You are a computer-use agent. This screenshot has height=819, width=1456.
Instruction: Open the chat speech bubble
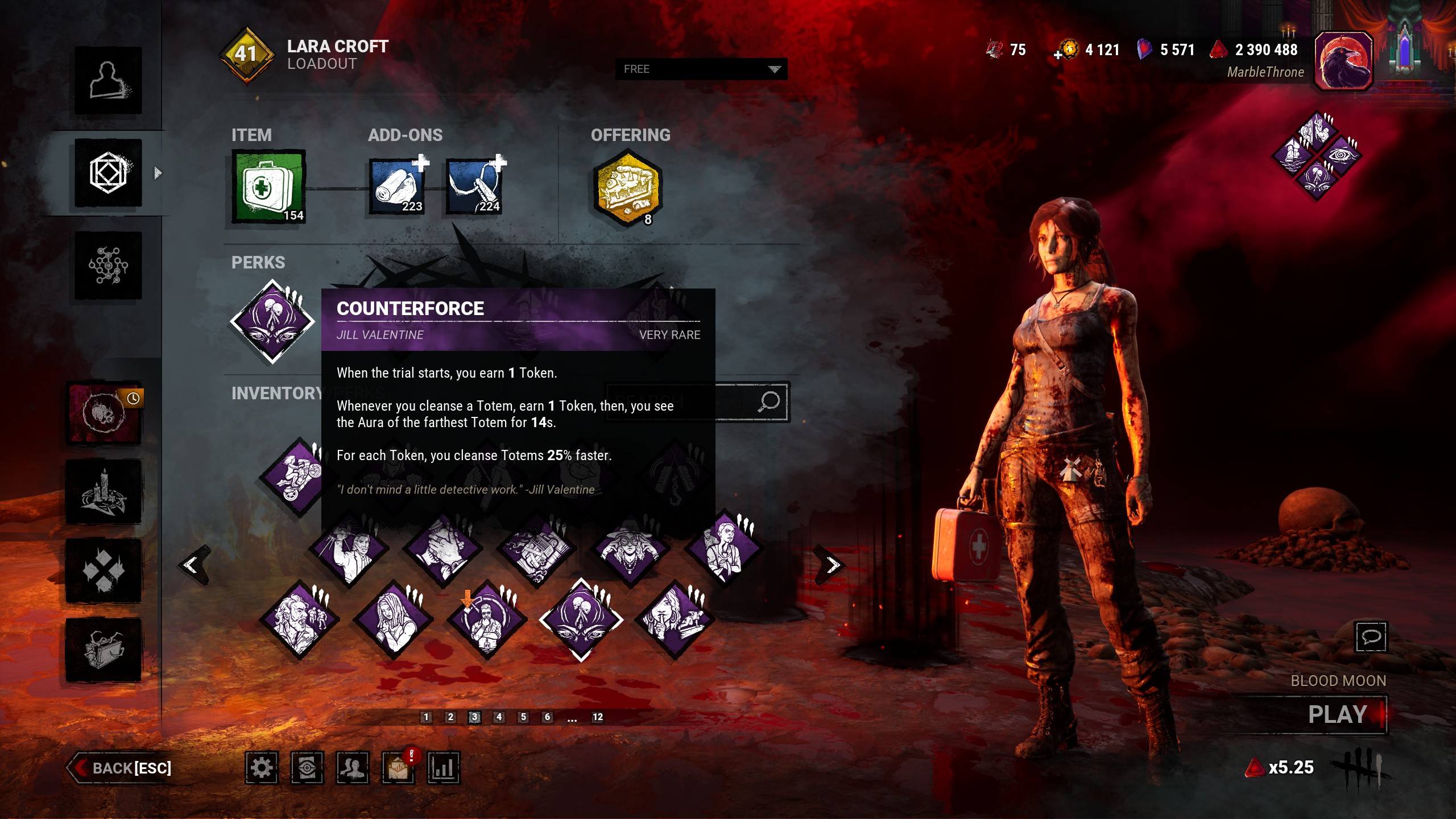coord(1371,636)
